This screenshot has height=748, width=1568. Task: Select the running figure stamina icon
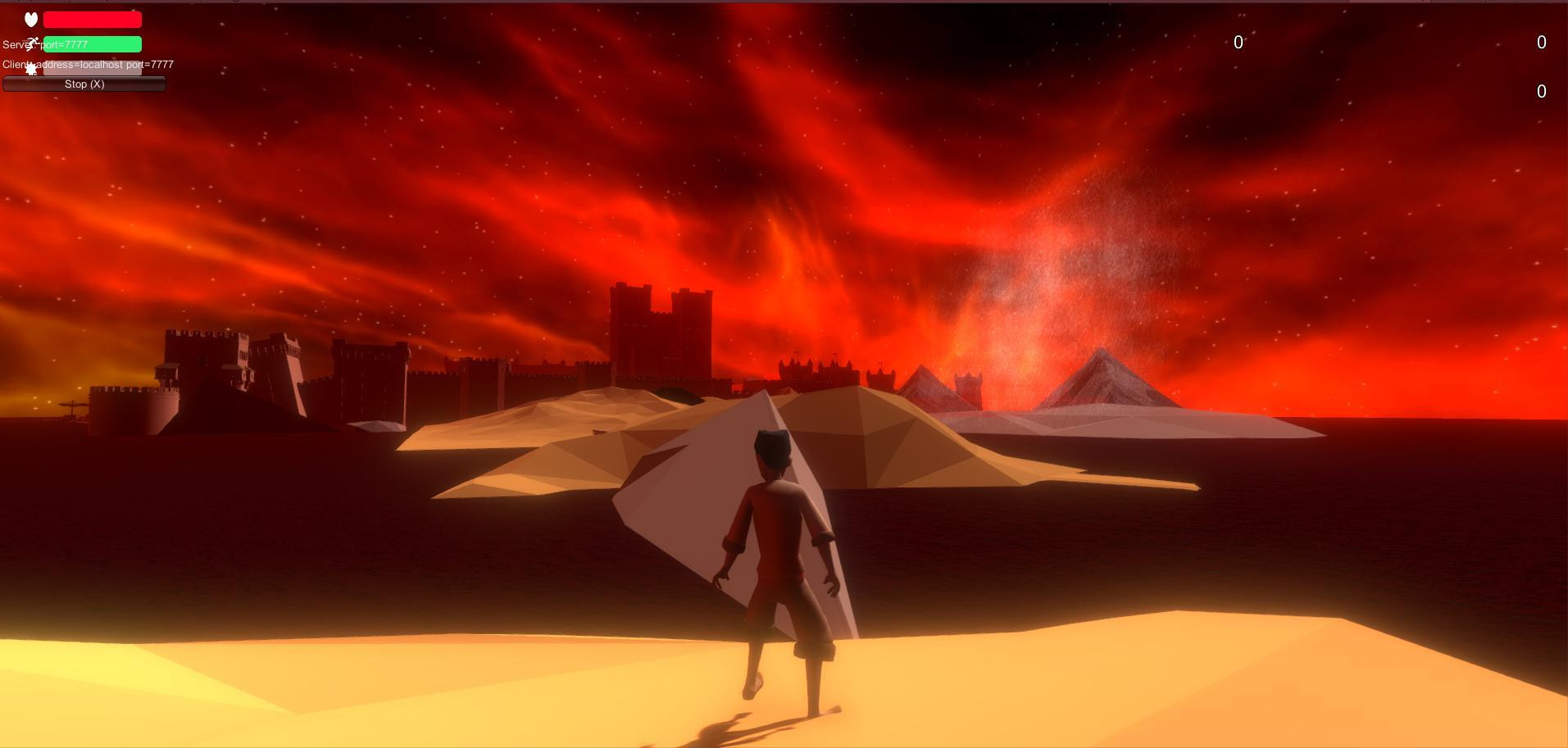(31, 43)
